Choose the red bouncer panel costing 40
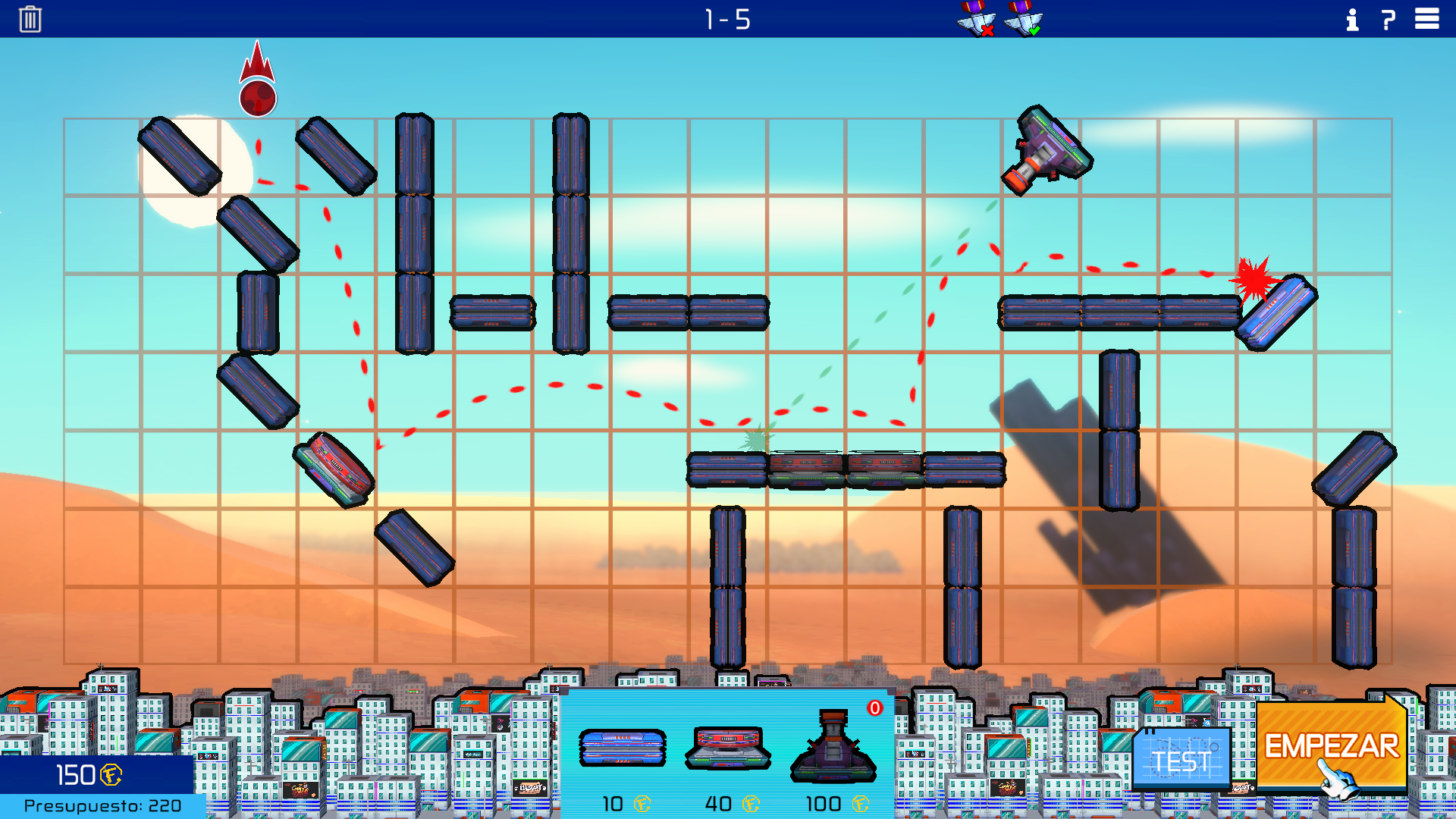 [727, 748]
